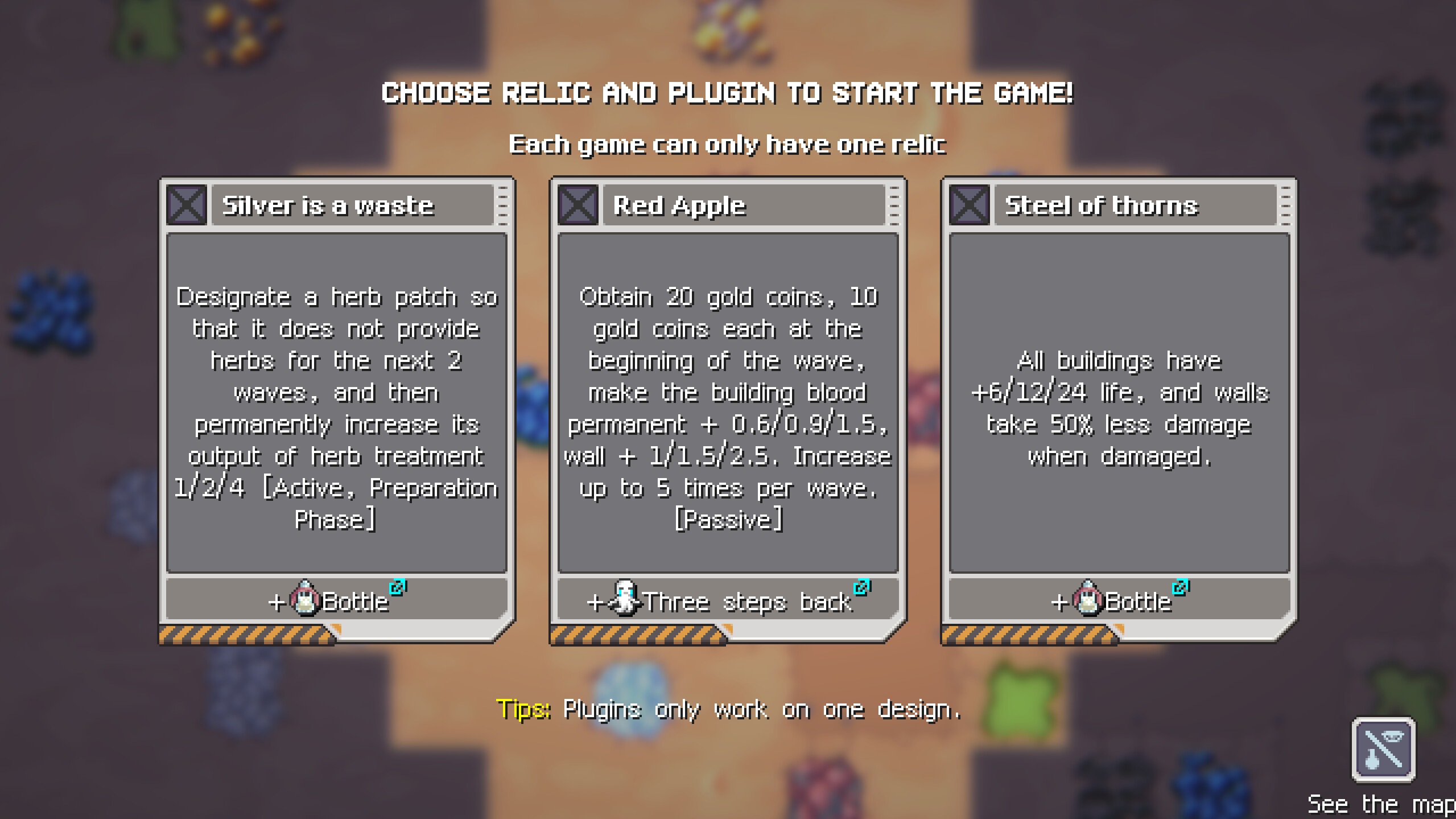Click the relic emblem square on Red Apple card
The image size is (1456, 819).
coord(577,205)
